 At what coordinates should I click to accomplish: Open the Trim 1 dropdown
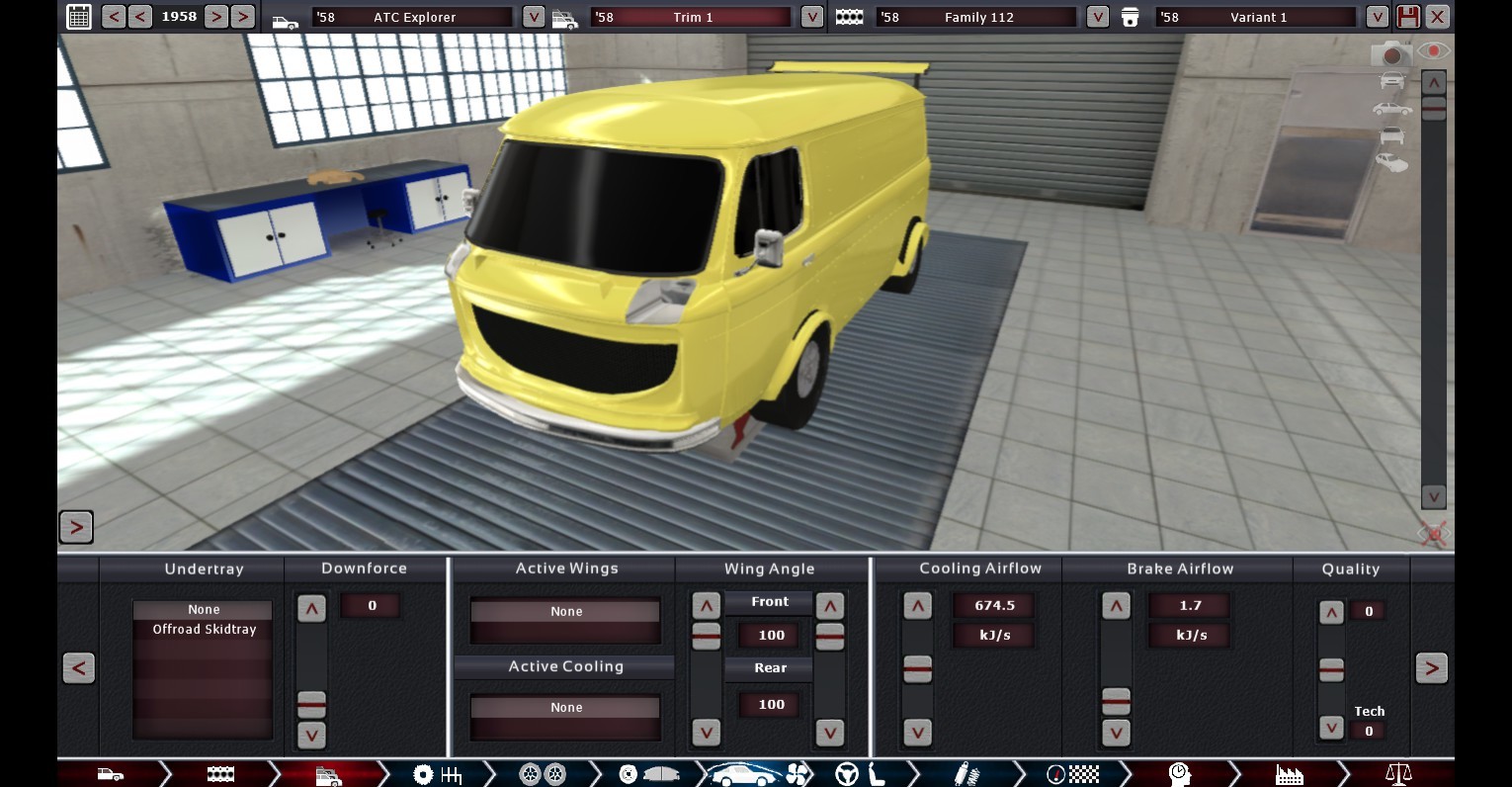(811, 17)
